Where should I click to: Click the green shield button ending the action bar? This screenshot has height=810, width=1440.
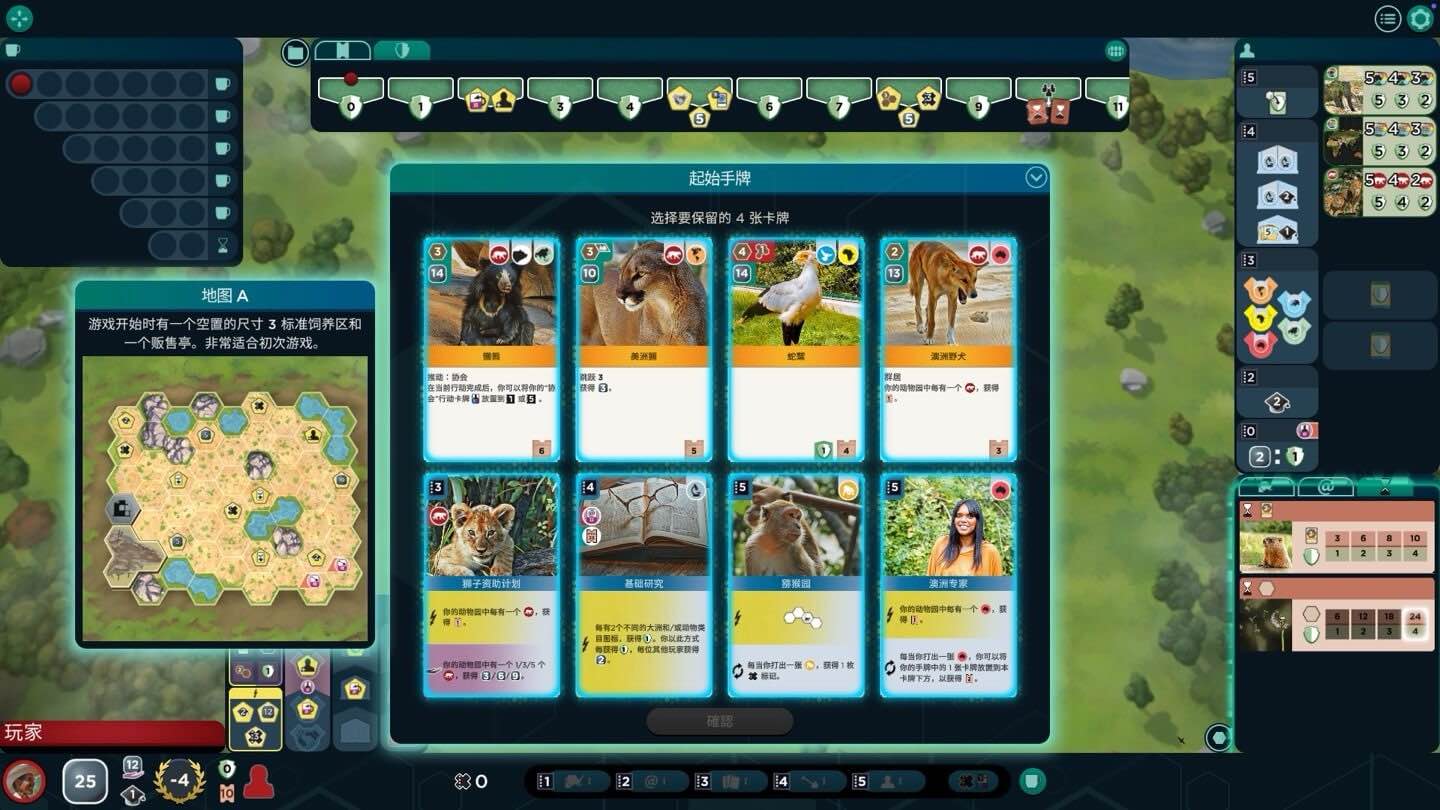click(x=1031, y=781)
